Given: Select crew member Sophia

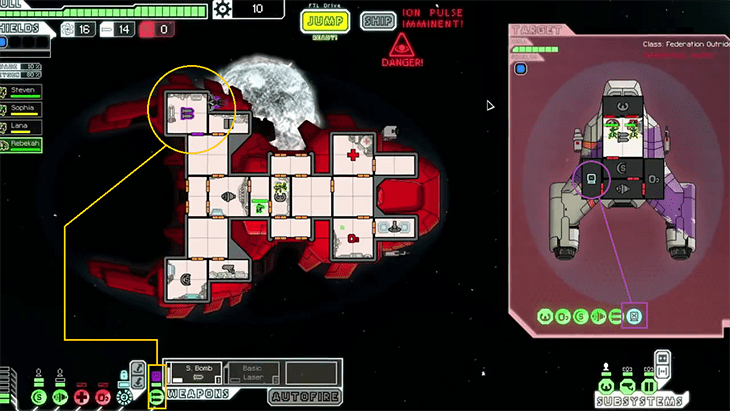Looking at the screenshot, I should [23, 109].
